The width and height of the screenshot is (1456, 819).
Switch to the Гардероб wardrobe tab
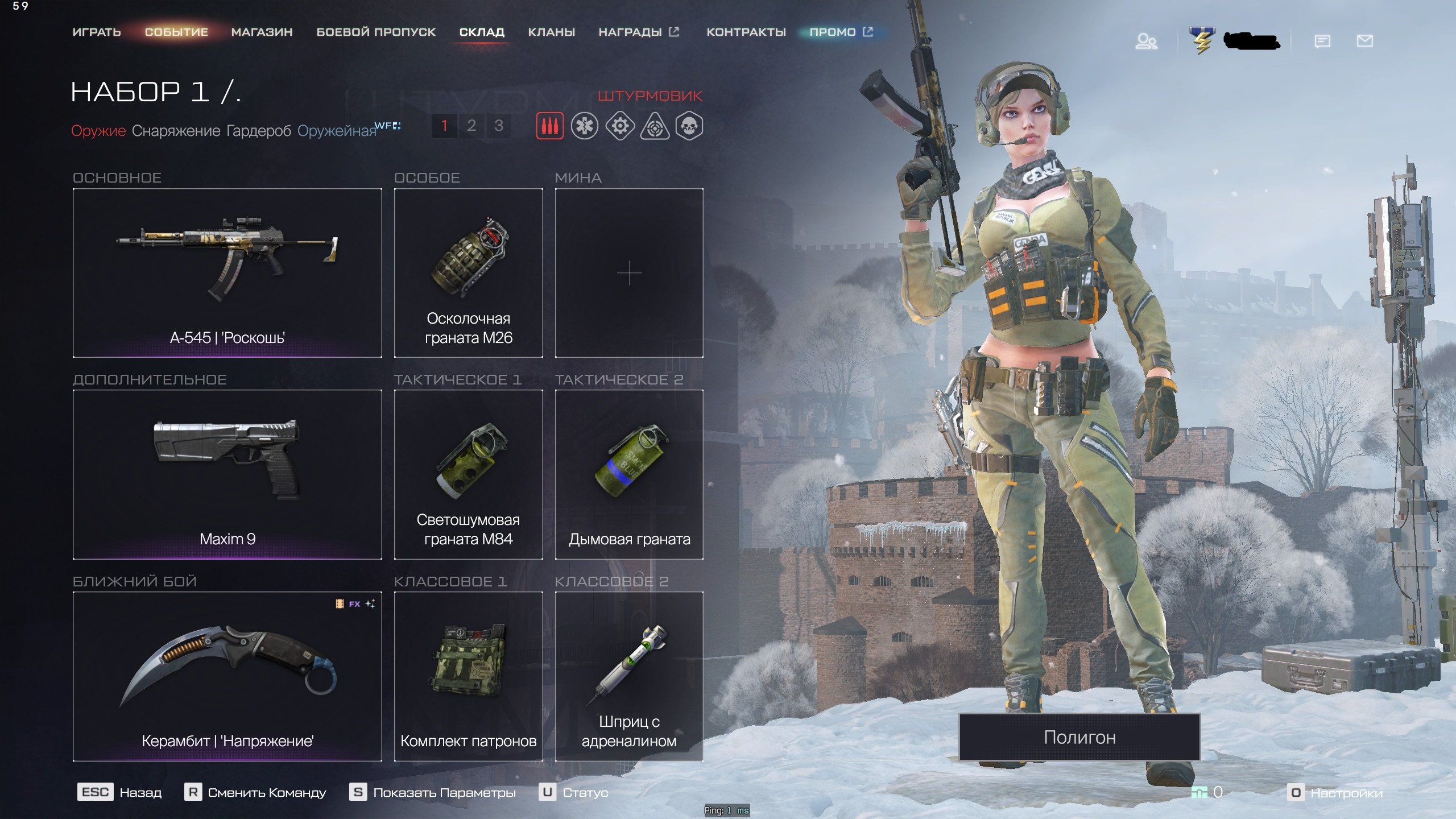pyautogui.click(x=258, y=131)
